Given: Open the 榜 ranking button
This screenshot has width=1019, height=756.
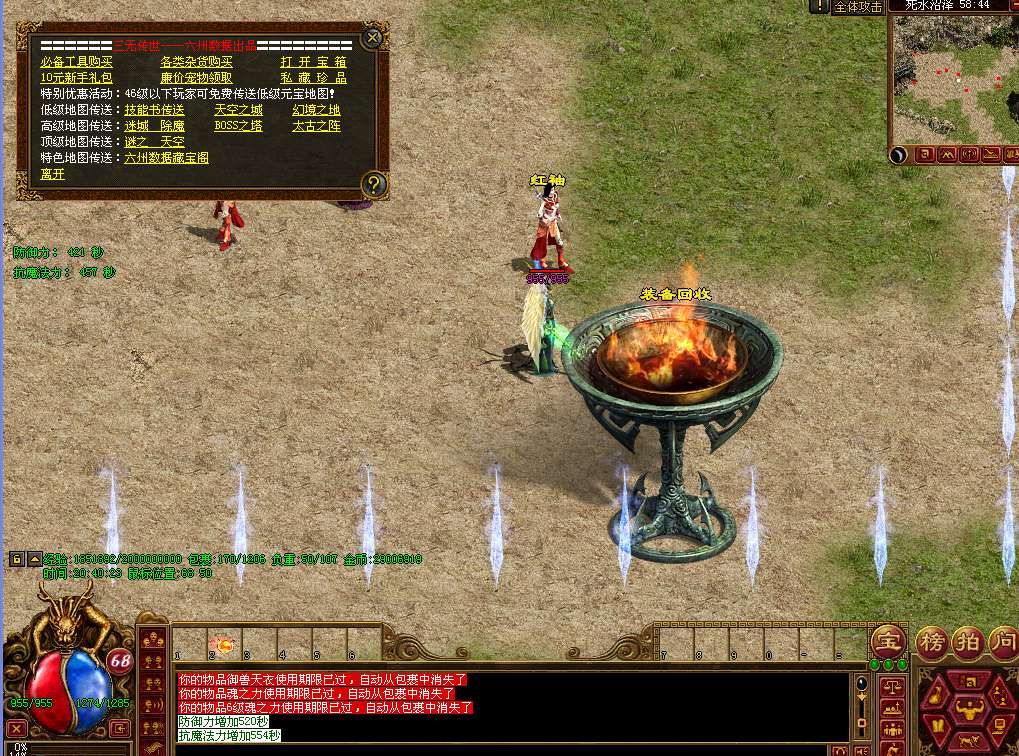Looking at the screenshot, I should point(931,641).
